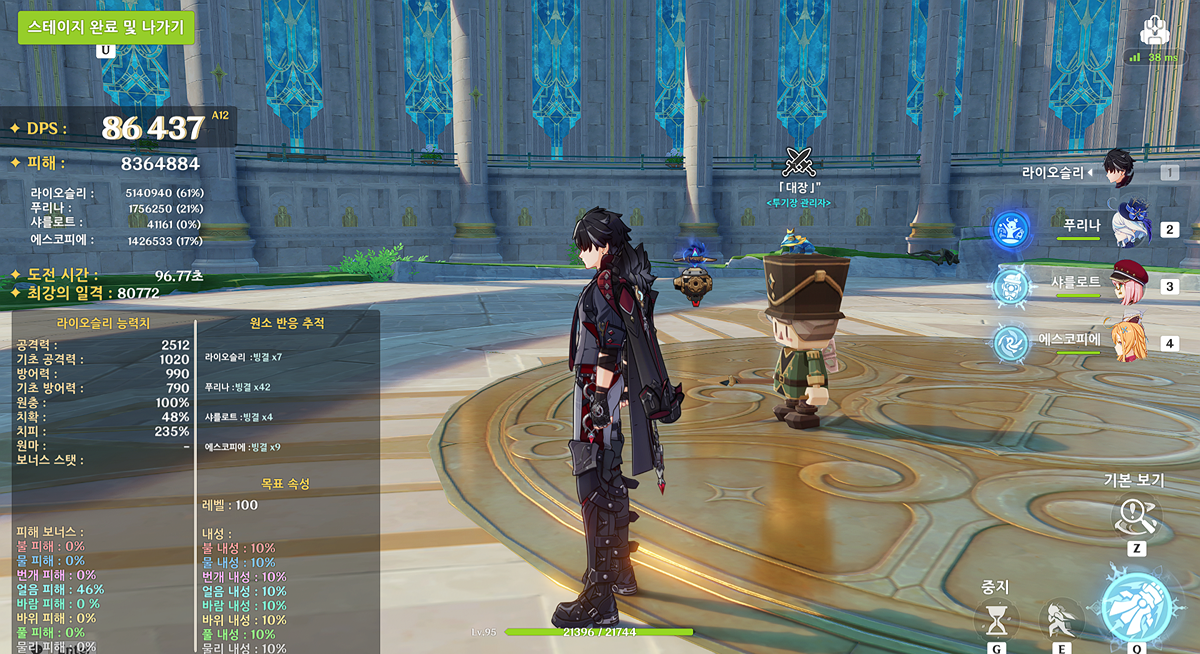Activate the 기본 보기 magnifier icon
This screenshot has height=654, width=1200.
(x=1136, y=517)
